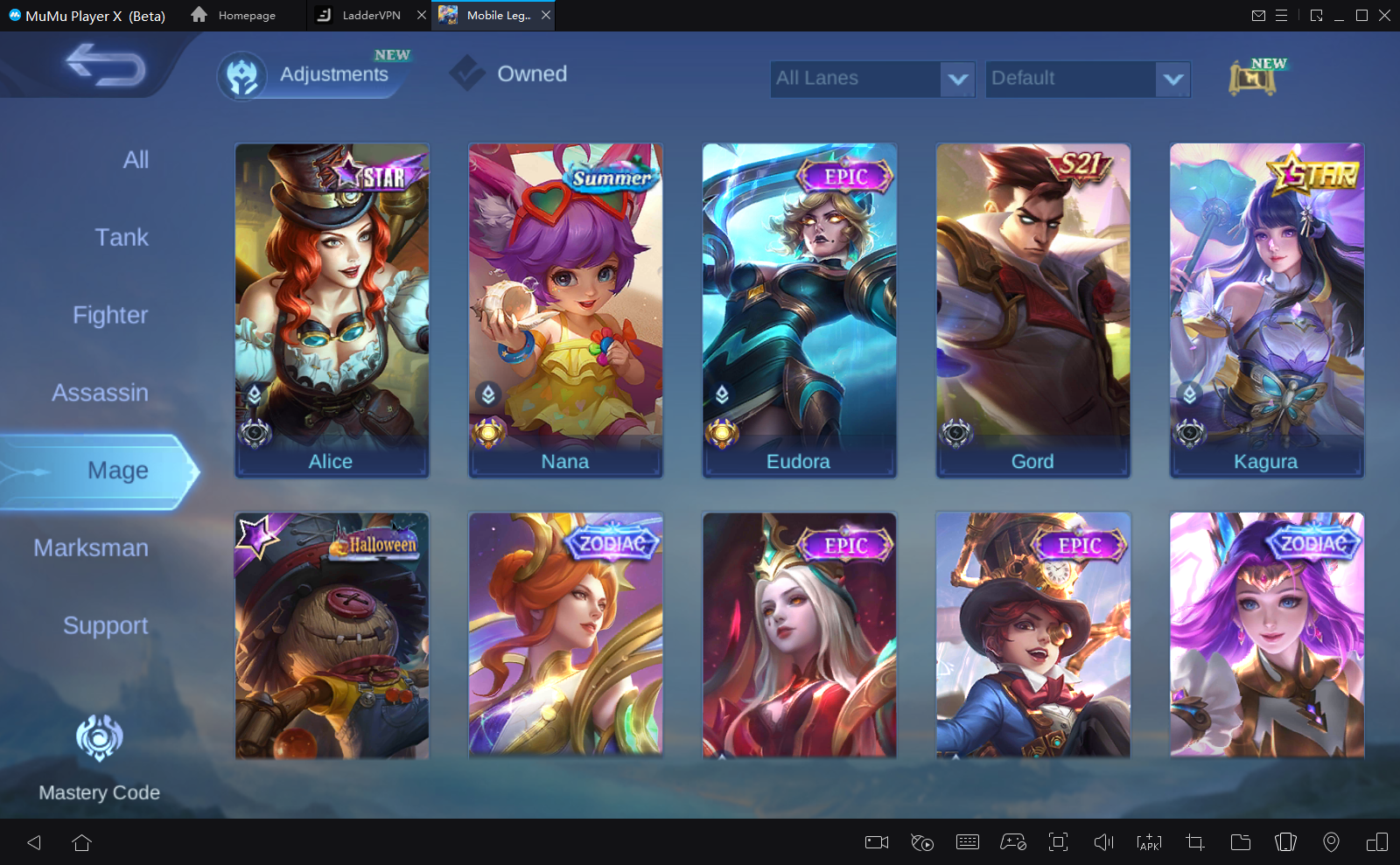Pick the Gord hero card

point(1032,310)
